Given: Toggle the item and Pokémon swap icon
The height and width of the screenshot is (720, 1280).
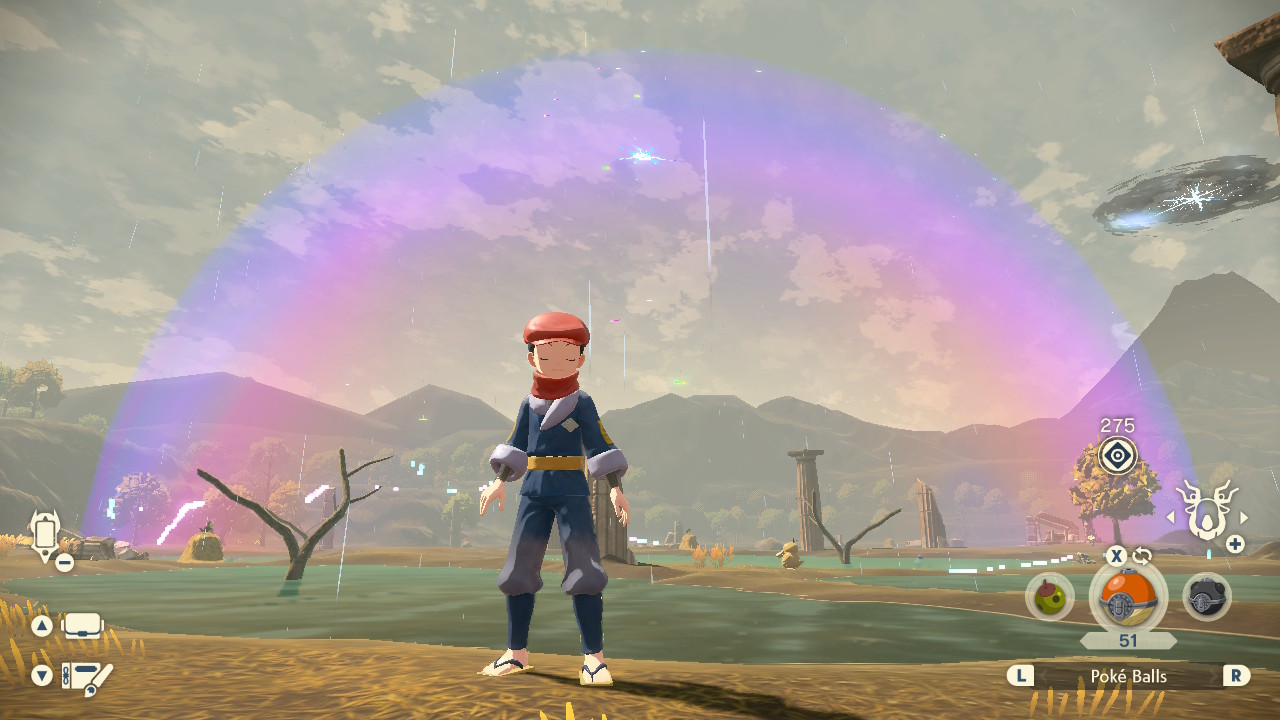Looking at the screenshot, I should tap(1142, 556).
